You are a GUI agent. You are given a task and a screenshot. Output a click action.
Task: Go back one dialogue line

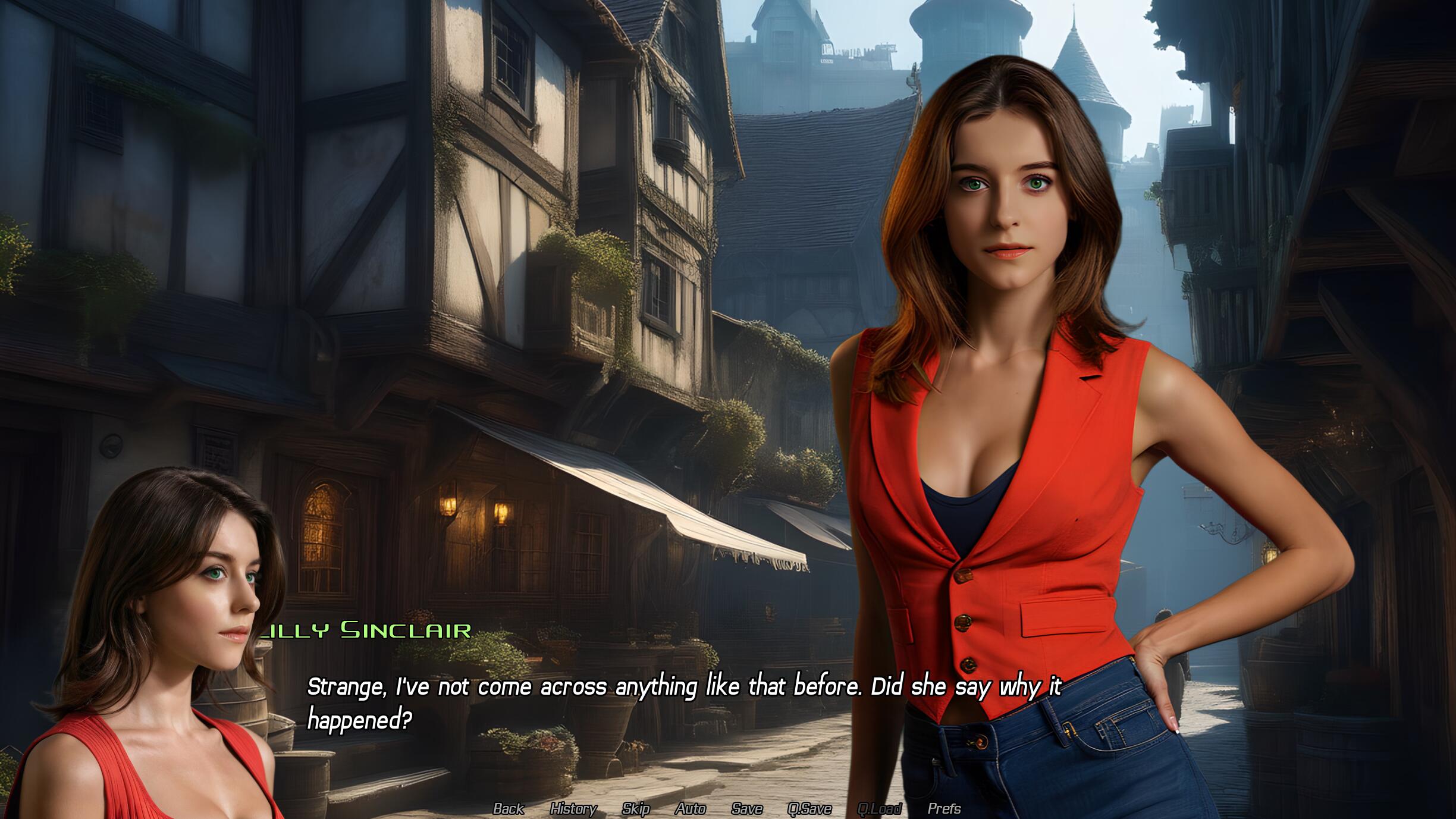click(x=509, y=808)
